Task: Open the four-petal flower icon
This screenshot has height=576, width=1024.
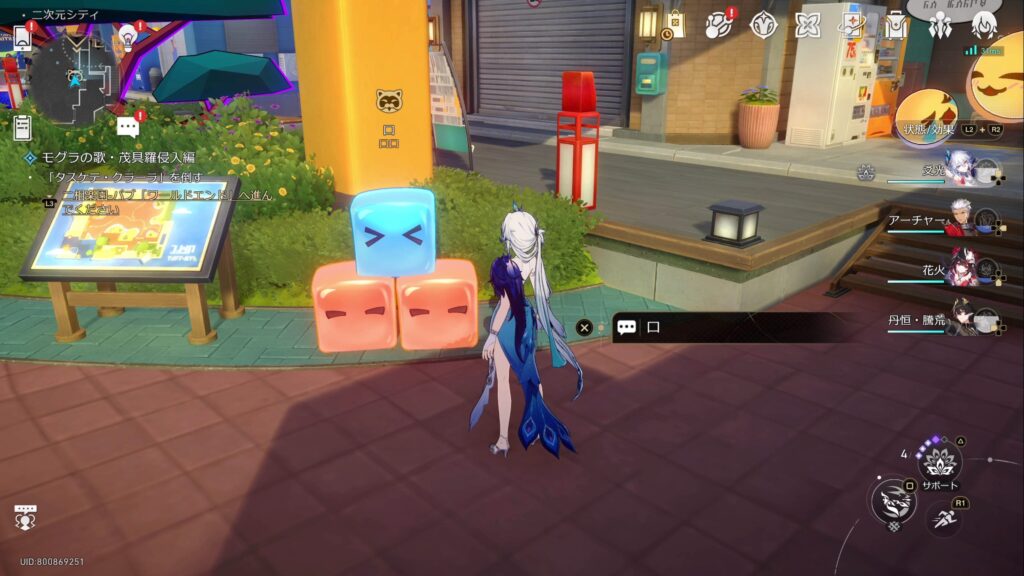Action: [808, 25]
